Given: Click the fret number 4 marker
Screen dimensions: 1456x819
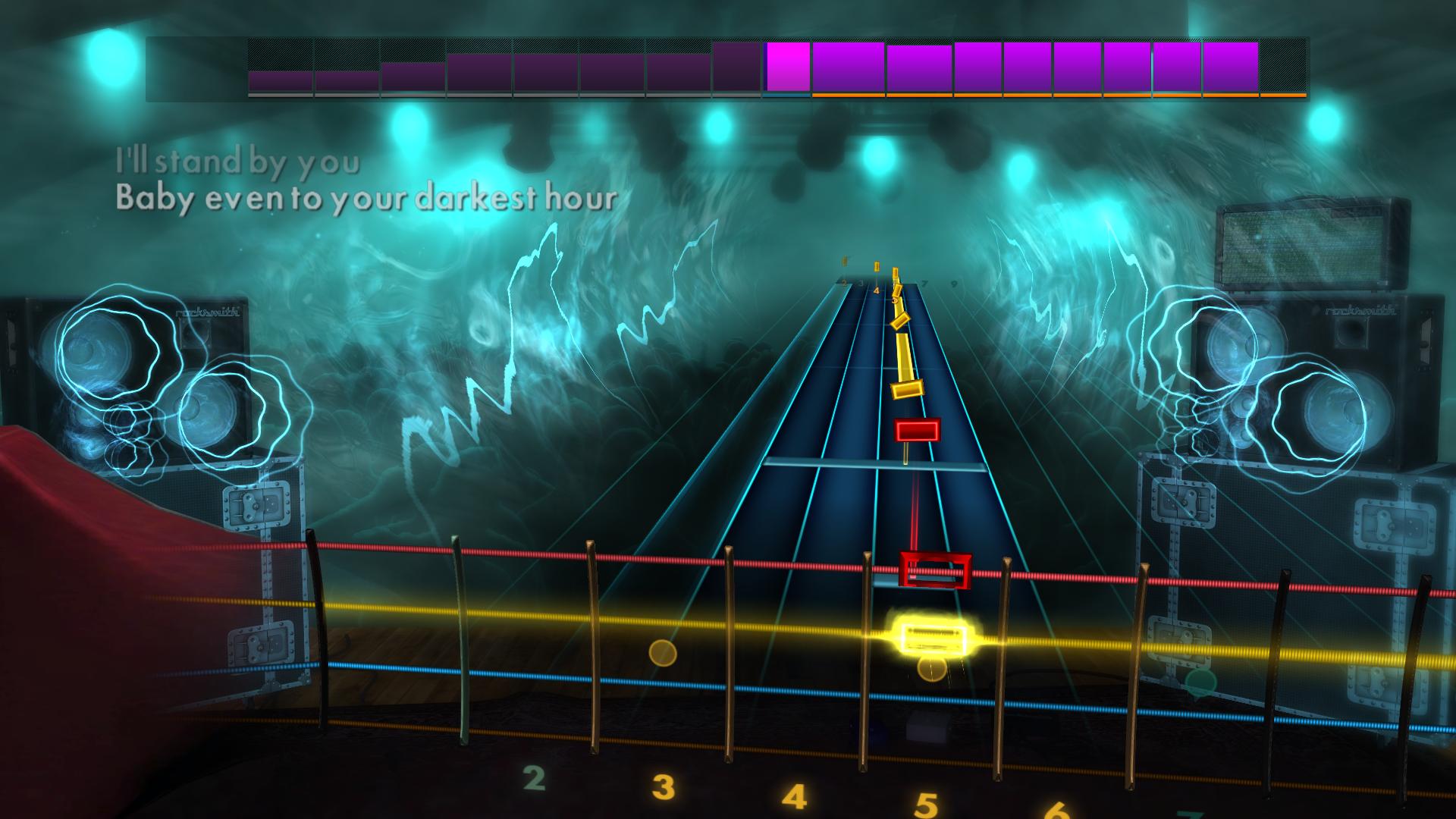Looking at the screenshot, I should [x=795, y=799].
